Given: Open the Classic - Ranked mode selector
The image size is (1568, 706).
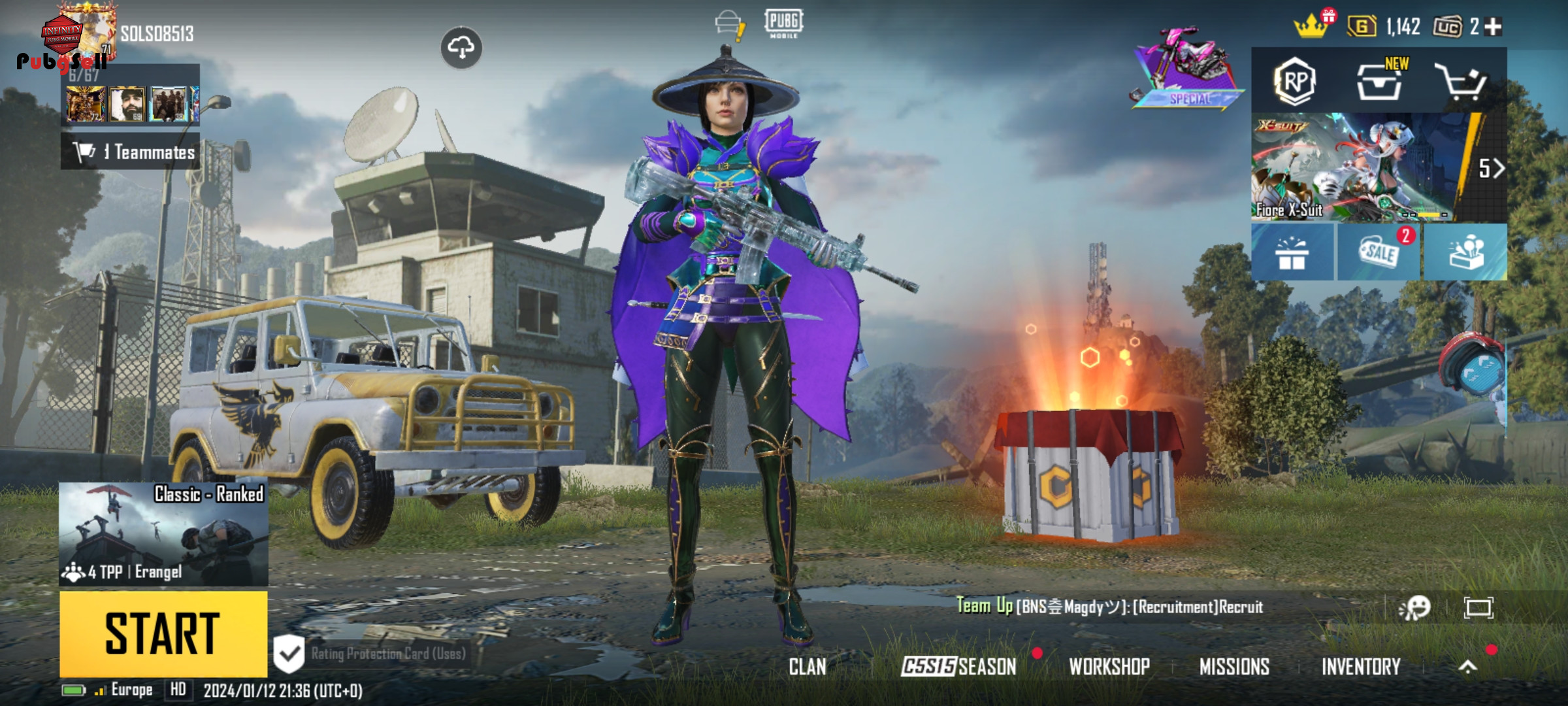Looking at the screenshot, I should tap(163, 533).
